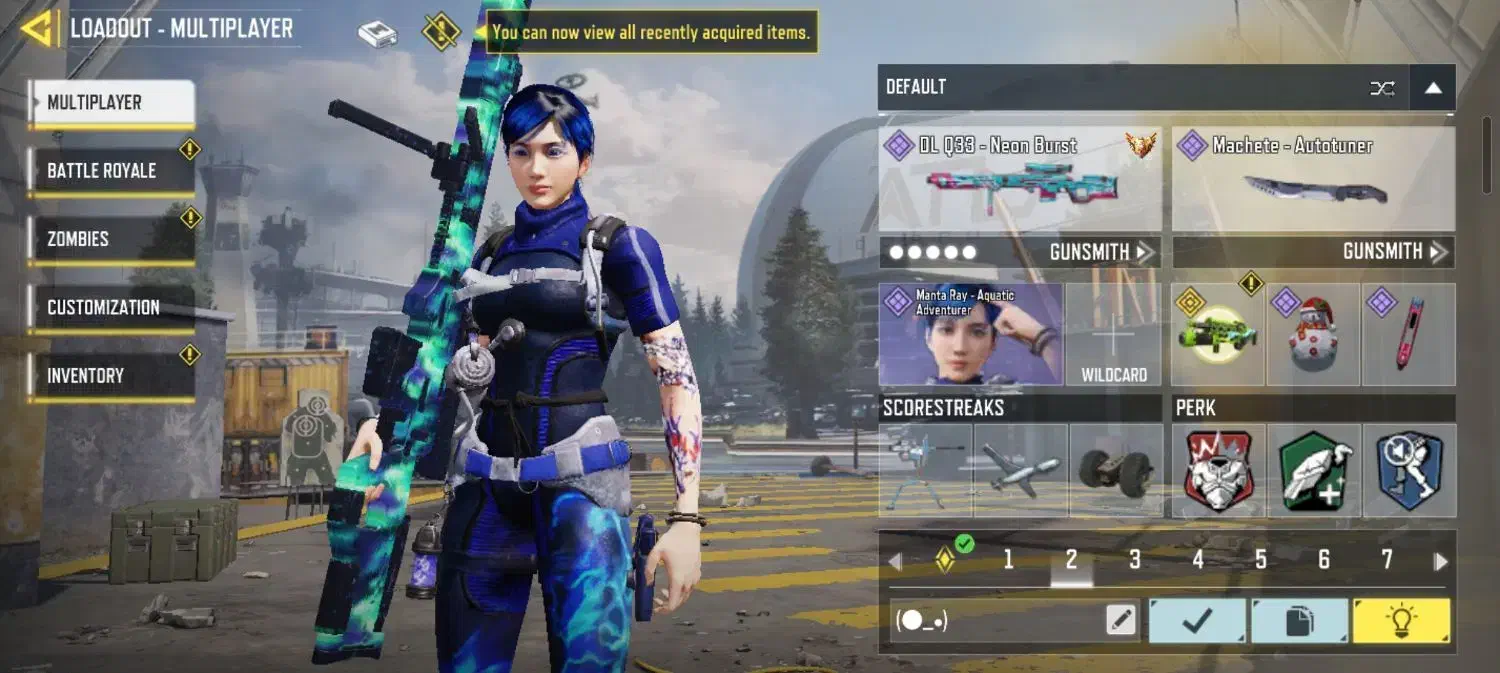Open the blue running-leg perk slot
Screen dimensions: 1500x673
tap(1409, 471)
